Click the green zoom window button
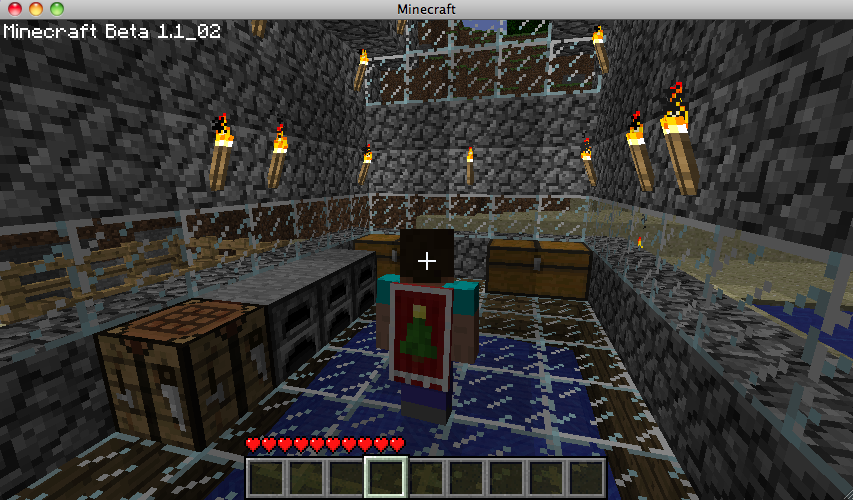Viewport: 853px width, 500px height. [x=56, y=9]
